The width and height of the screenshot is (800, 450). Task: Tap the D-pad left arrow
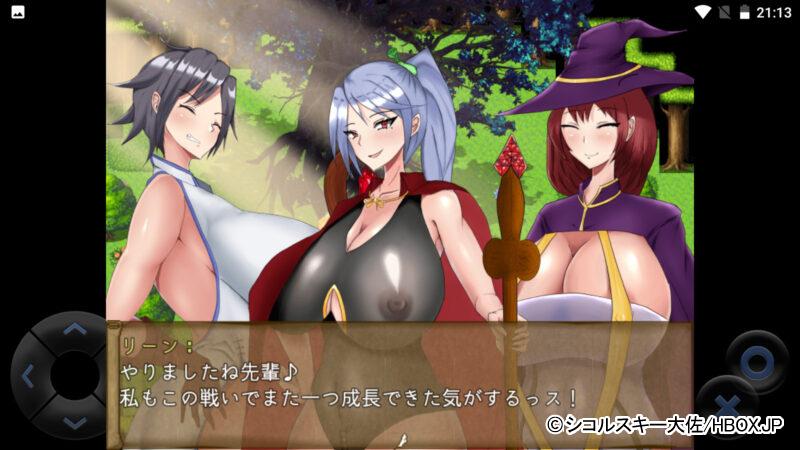28,376
